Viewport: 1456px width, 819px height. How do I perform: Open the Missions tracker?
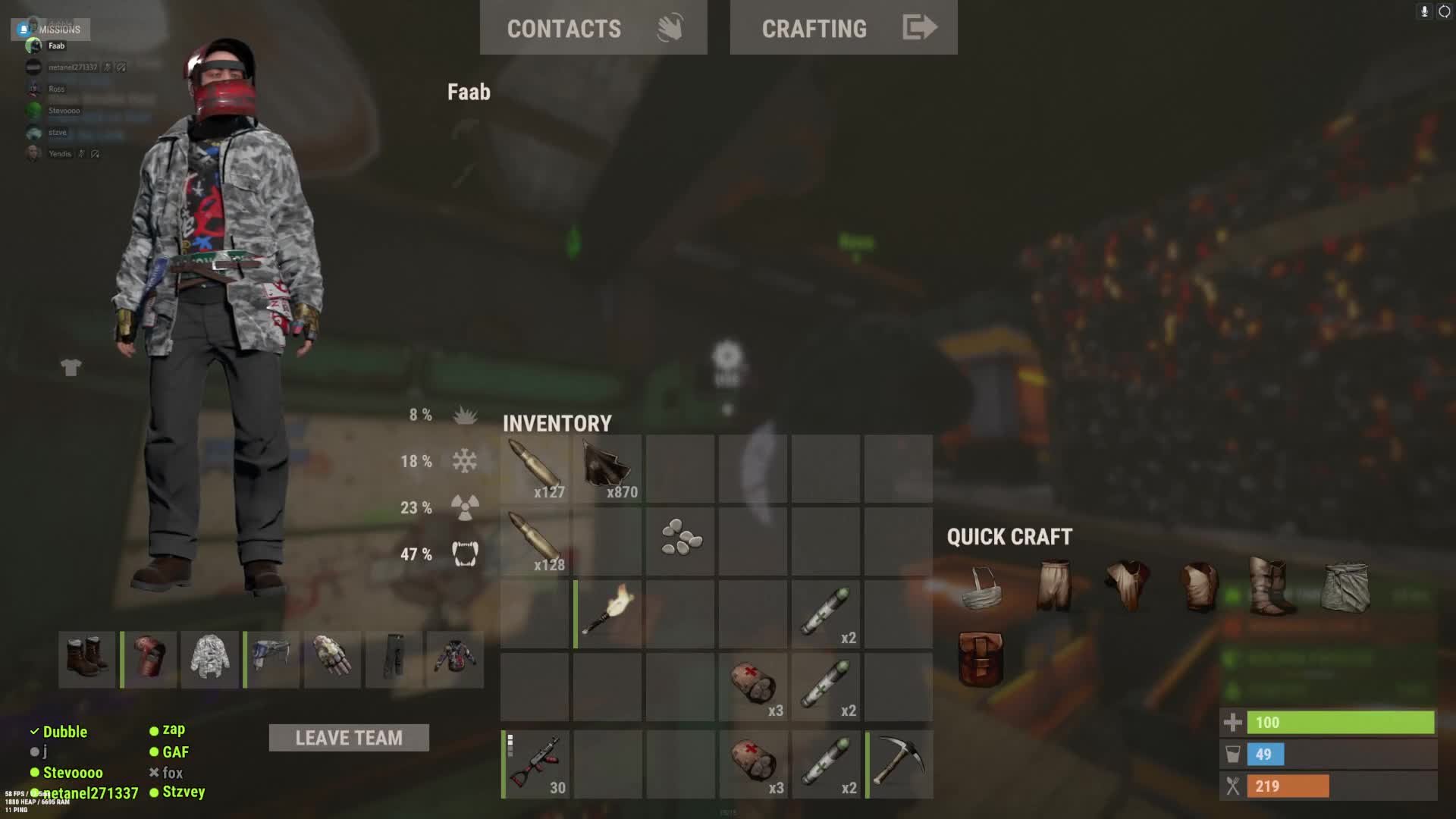coord(51,30)
